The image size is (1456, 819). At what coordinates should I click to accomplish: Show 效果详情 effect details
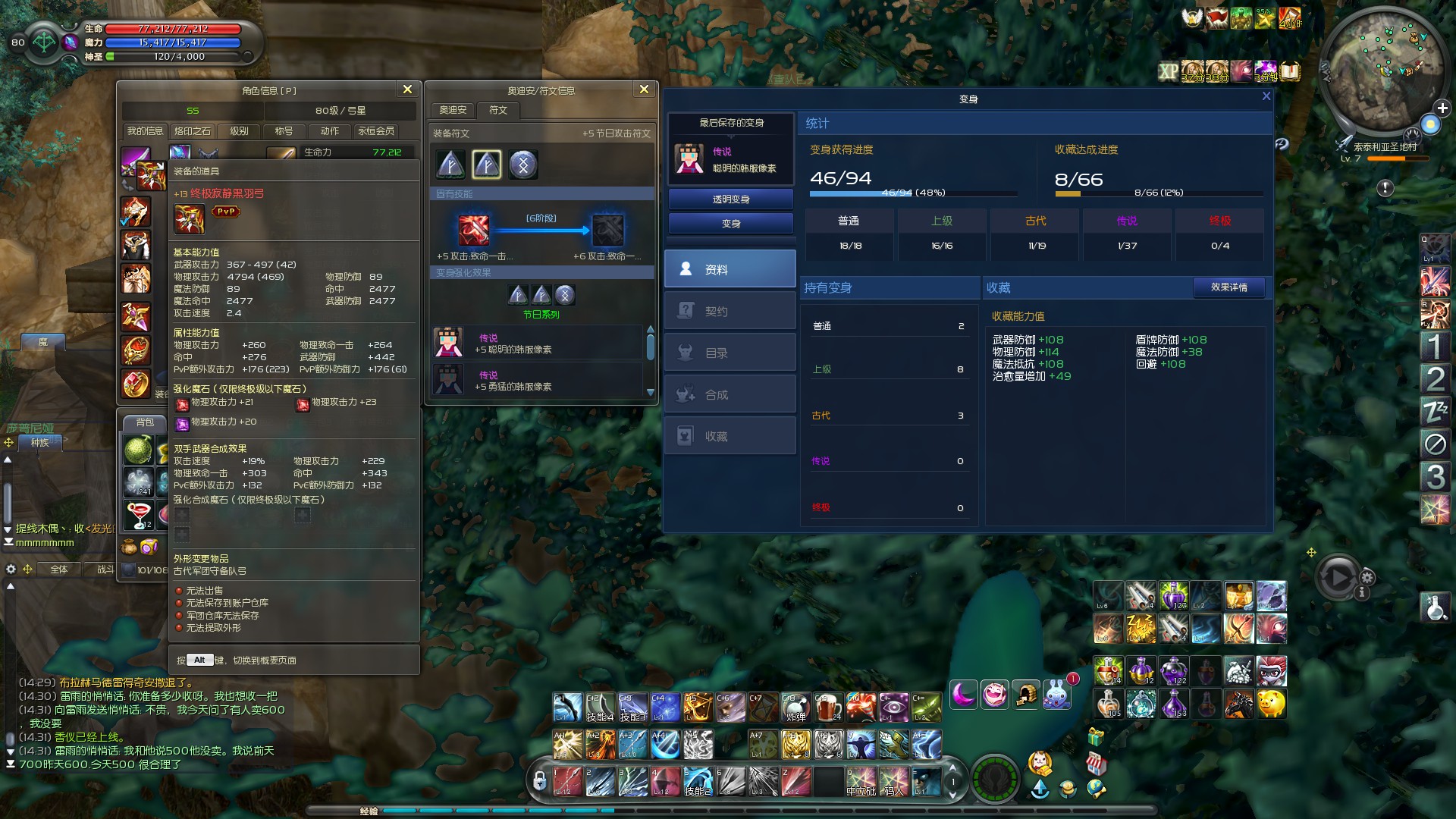[1228, 287]
